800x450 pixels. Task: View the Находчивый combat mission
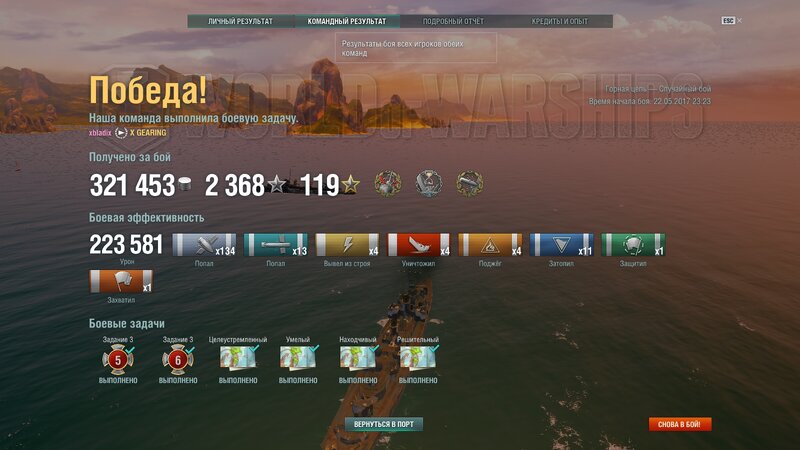358,359
